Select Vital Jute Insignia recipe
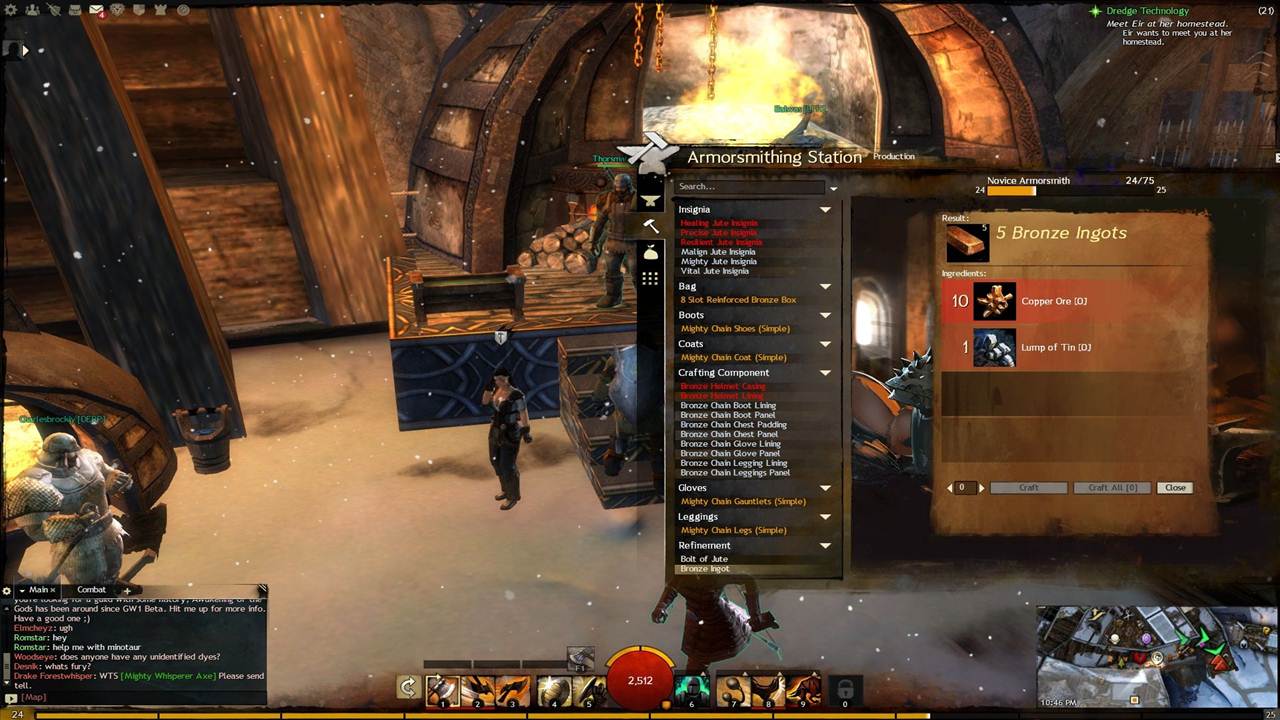 pyautogui.click(x=714, y=272)
